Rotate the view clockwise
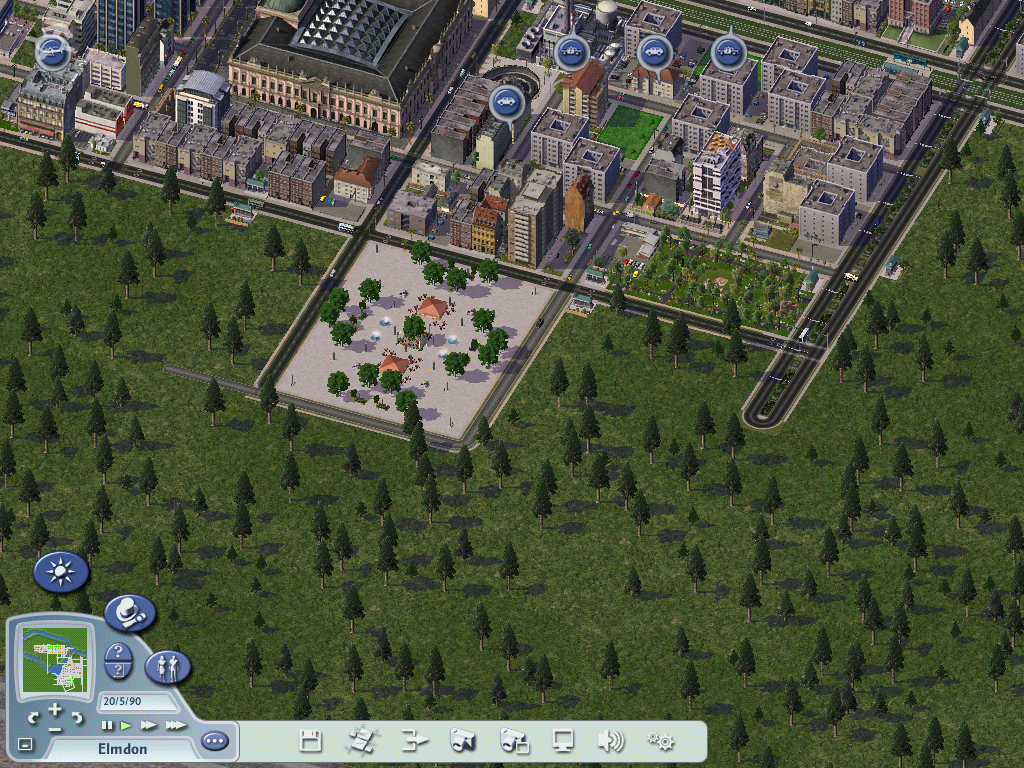Image resolution: width=1024 pixels, height=768 pixels. [x=77, y=718]
